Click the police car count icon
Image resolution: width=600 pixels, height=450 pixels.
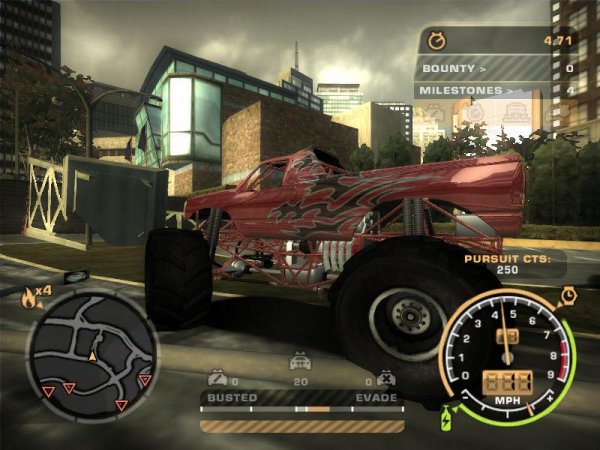click(x=298, y=365)
